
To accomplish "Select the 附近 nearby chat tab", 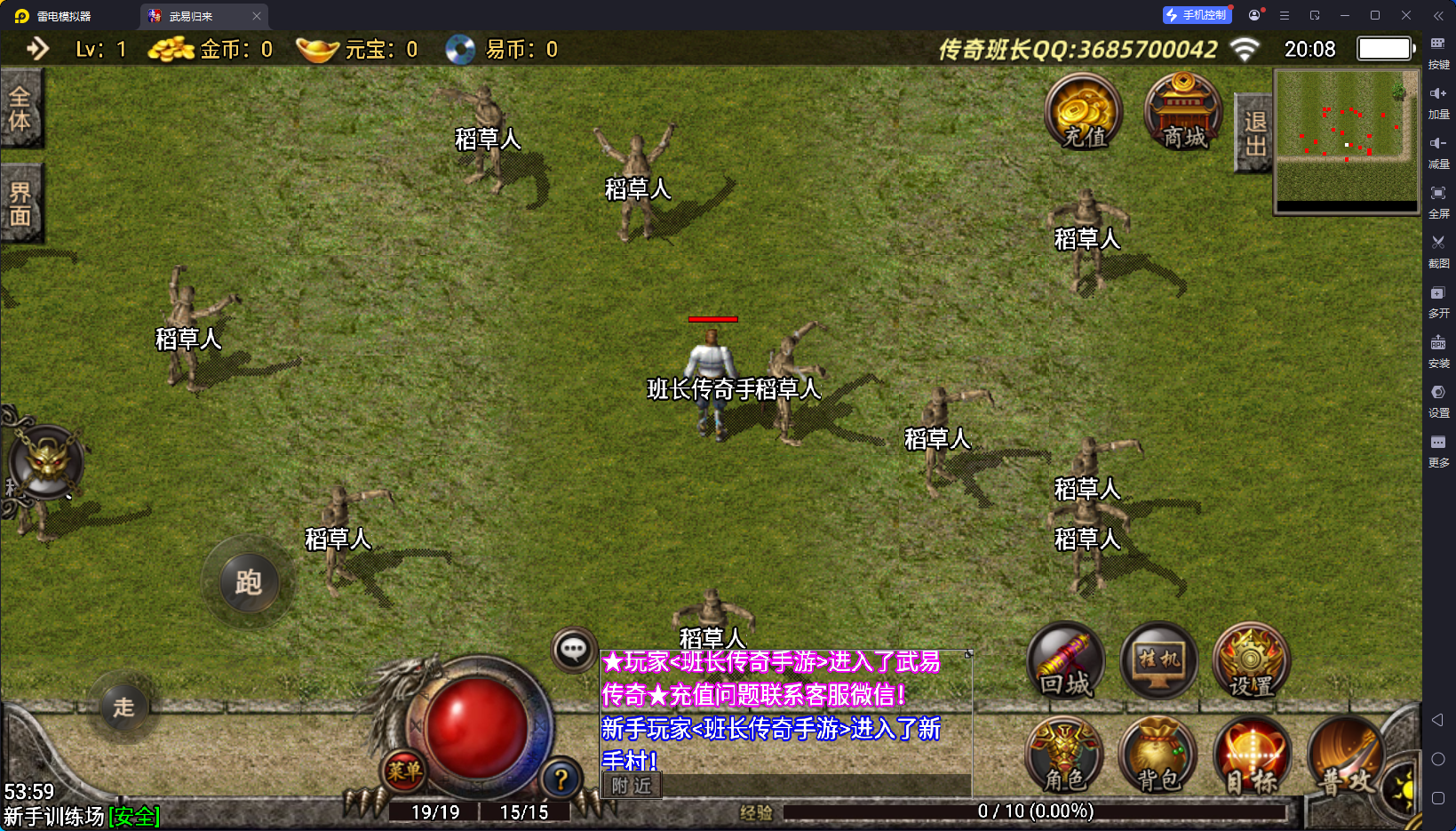I will pyautogui.click(x=632, y=786).
